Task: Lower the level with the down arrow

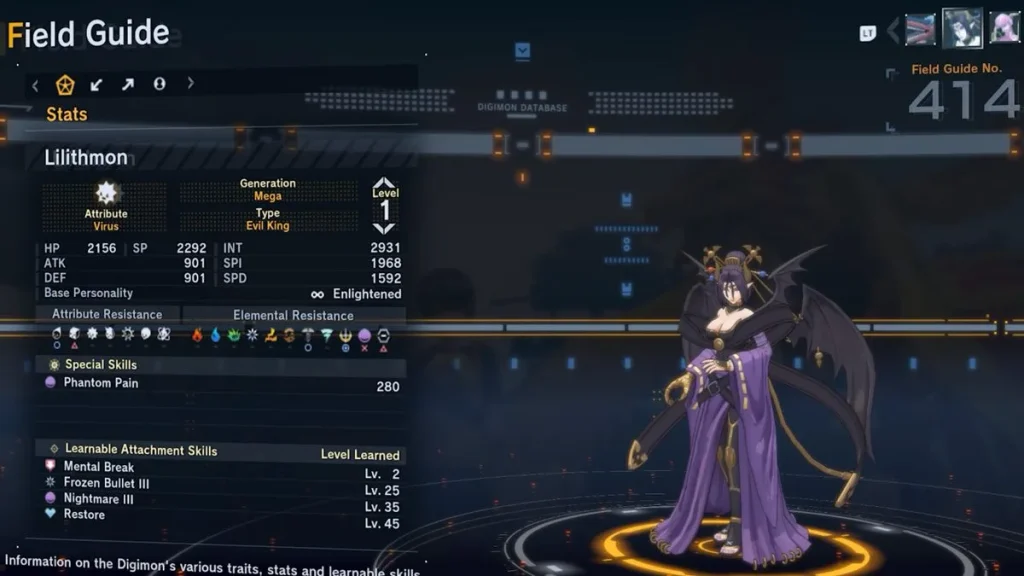Action: [x=385, y=229]
